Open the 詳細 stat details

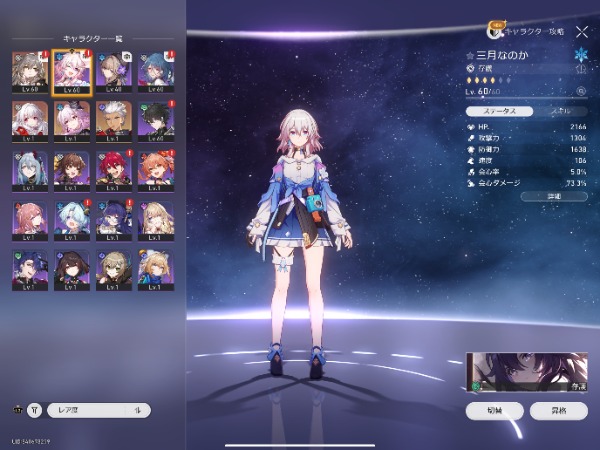(553, 197)
